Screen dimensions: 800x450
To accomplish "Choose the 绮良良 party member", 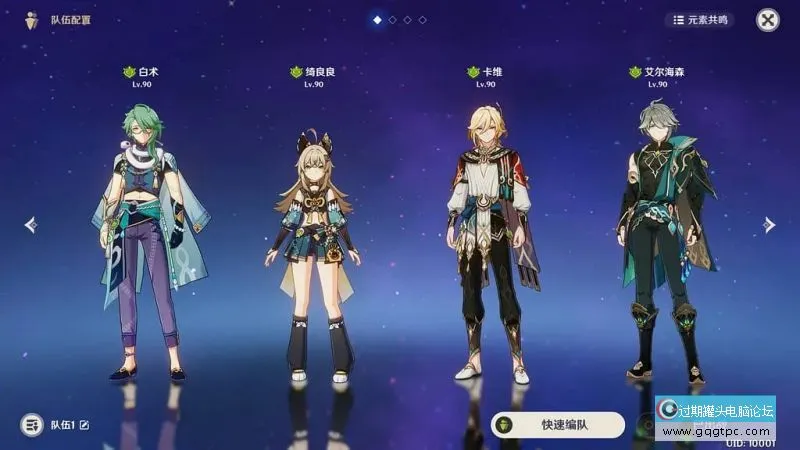I will 313,250.
